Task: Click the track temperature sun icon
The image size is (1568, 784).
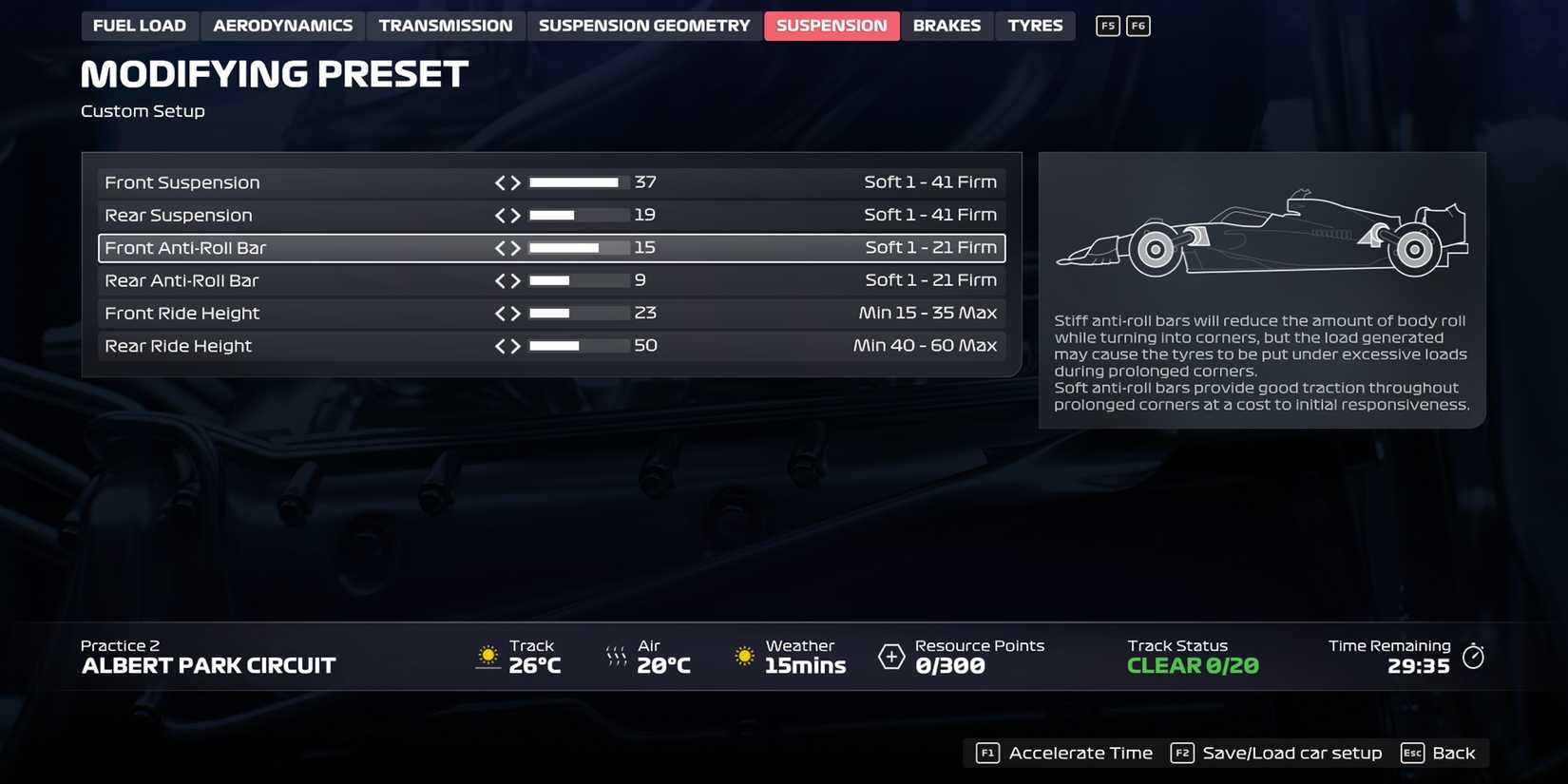Action: click(488, 655)
